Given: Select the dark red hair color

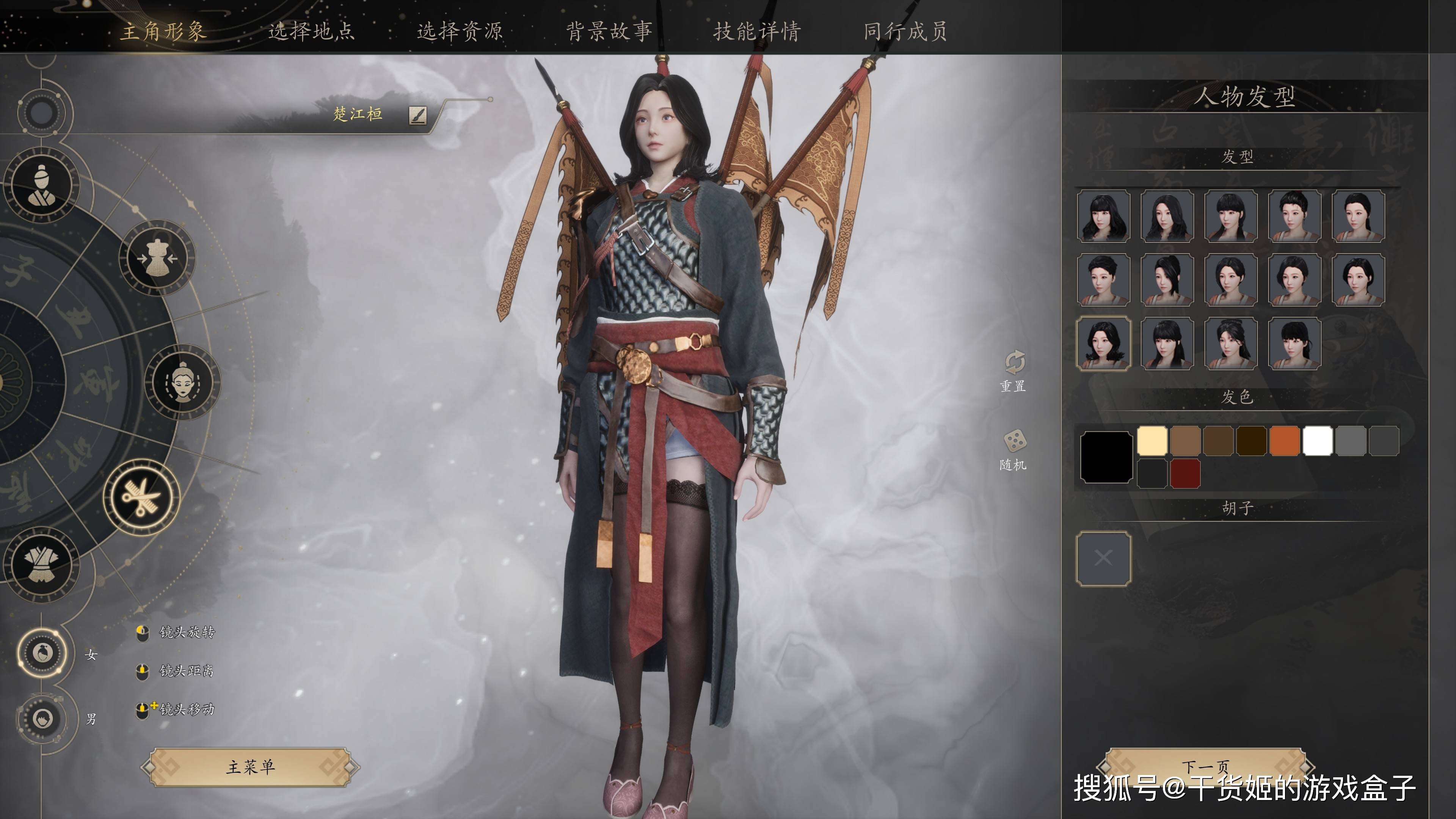Looking at the screenshot, I should (x=1185, y=473).
